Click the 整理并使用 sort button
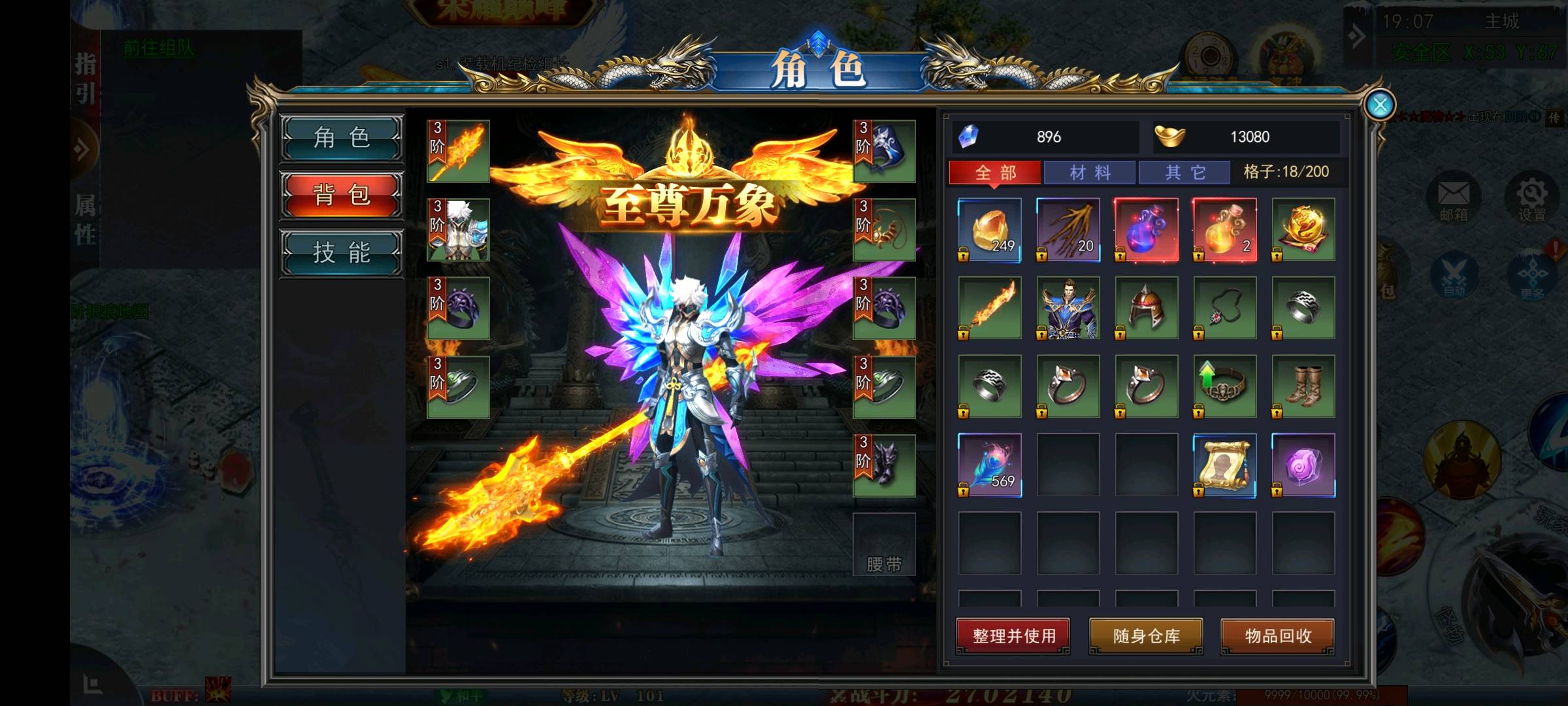 point(1013,636)
